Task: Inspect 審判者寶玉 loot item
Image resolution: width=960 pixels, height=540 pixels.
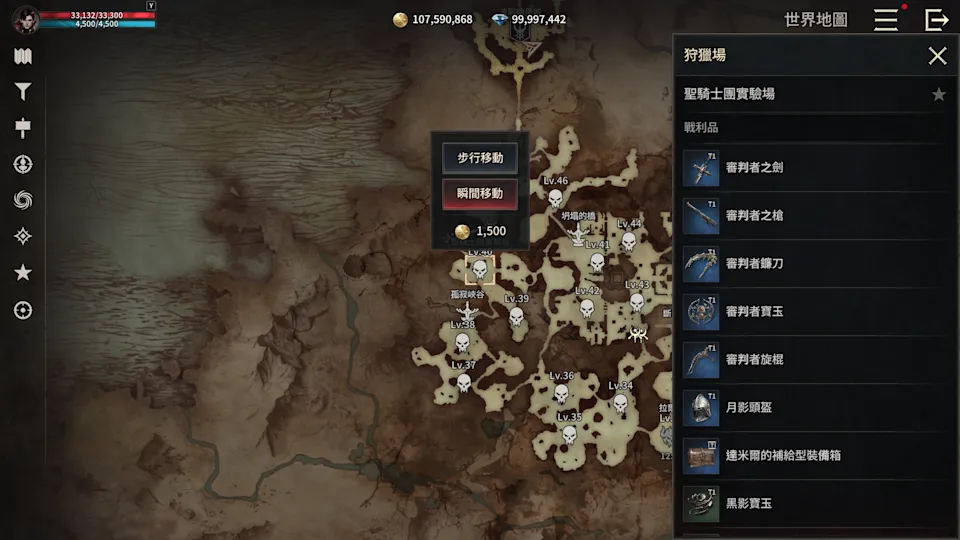Action: coord(810,312)
